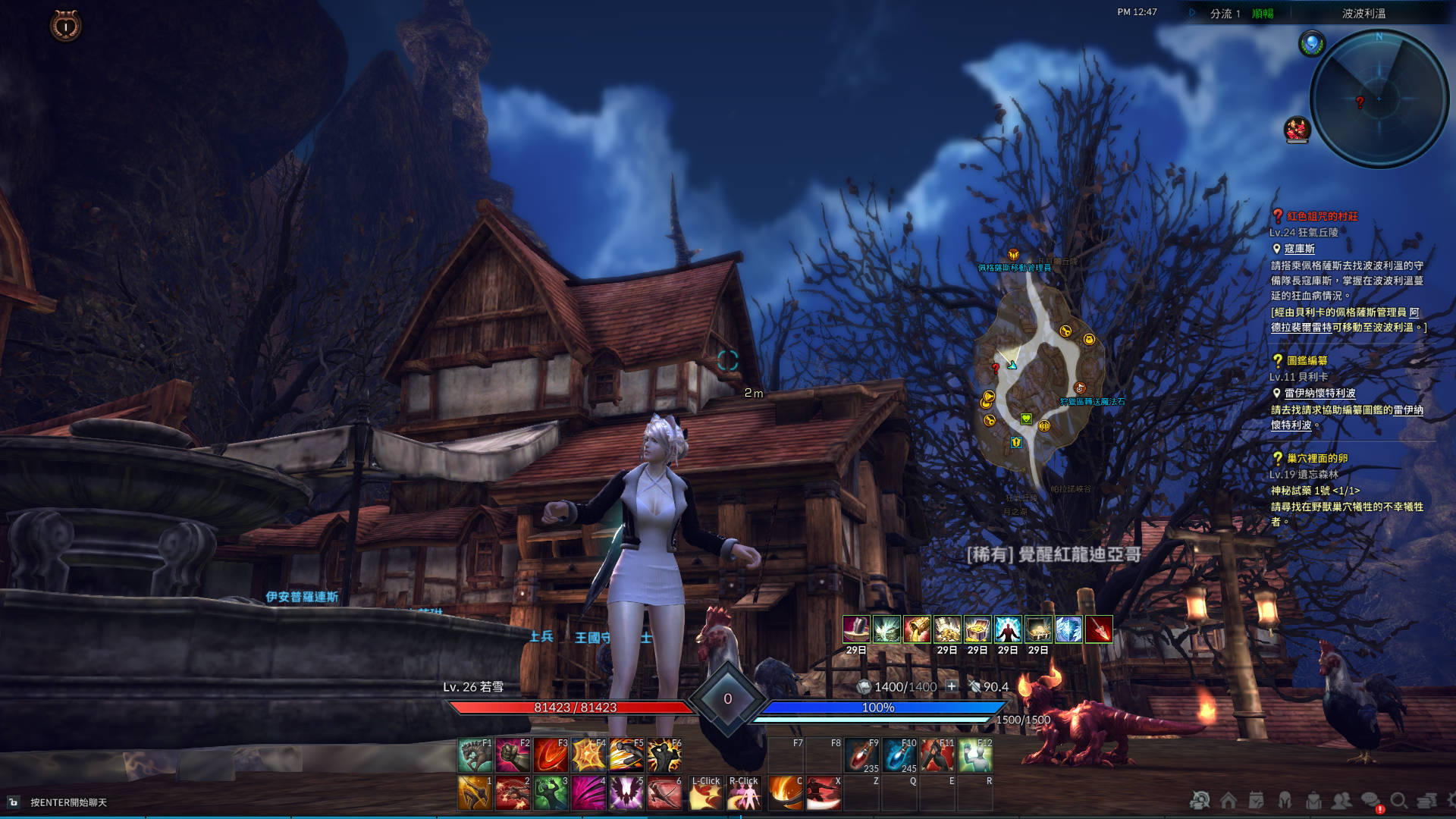Screen dimensions: 1456x819
Task: Open the helmet character menu icon
Action: click(1285, 800)
